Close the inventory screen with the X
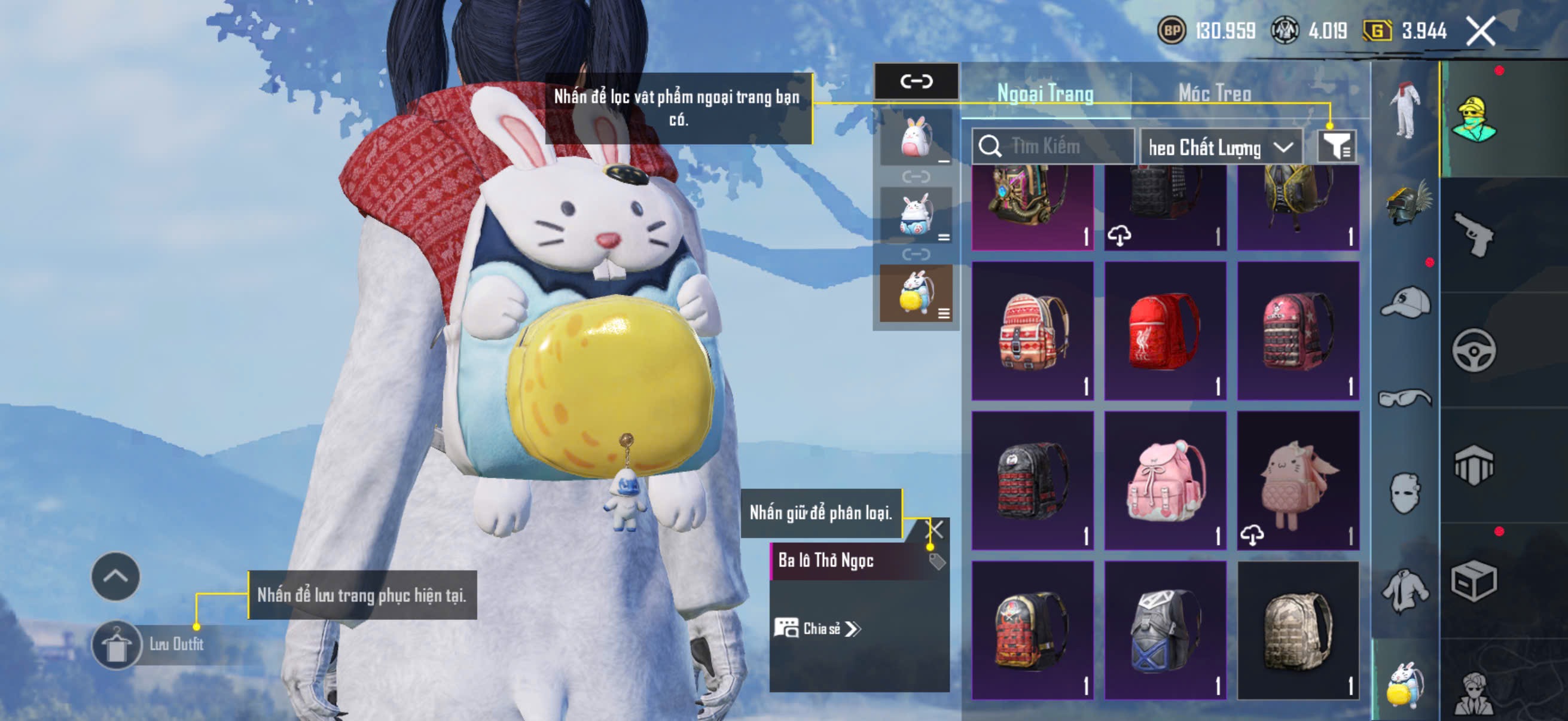The image size is (1568, 721). pyautogui.click(x=1479, y=31)
